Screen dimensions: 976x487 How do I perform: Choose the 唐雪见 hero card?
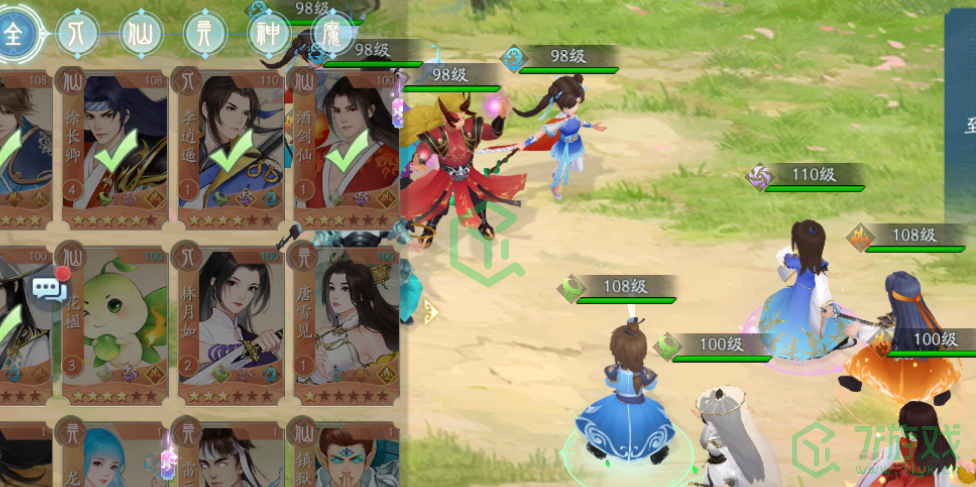342,322
